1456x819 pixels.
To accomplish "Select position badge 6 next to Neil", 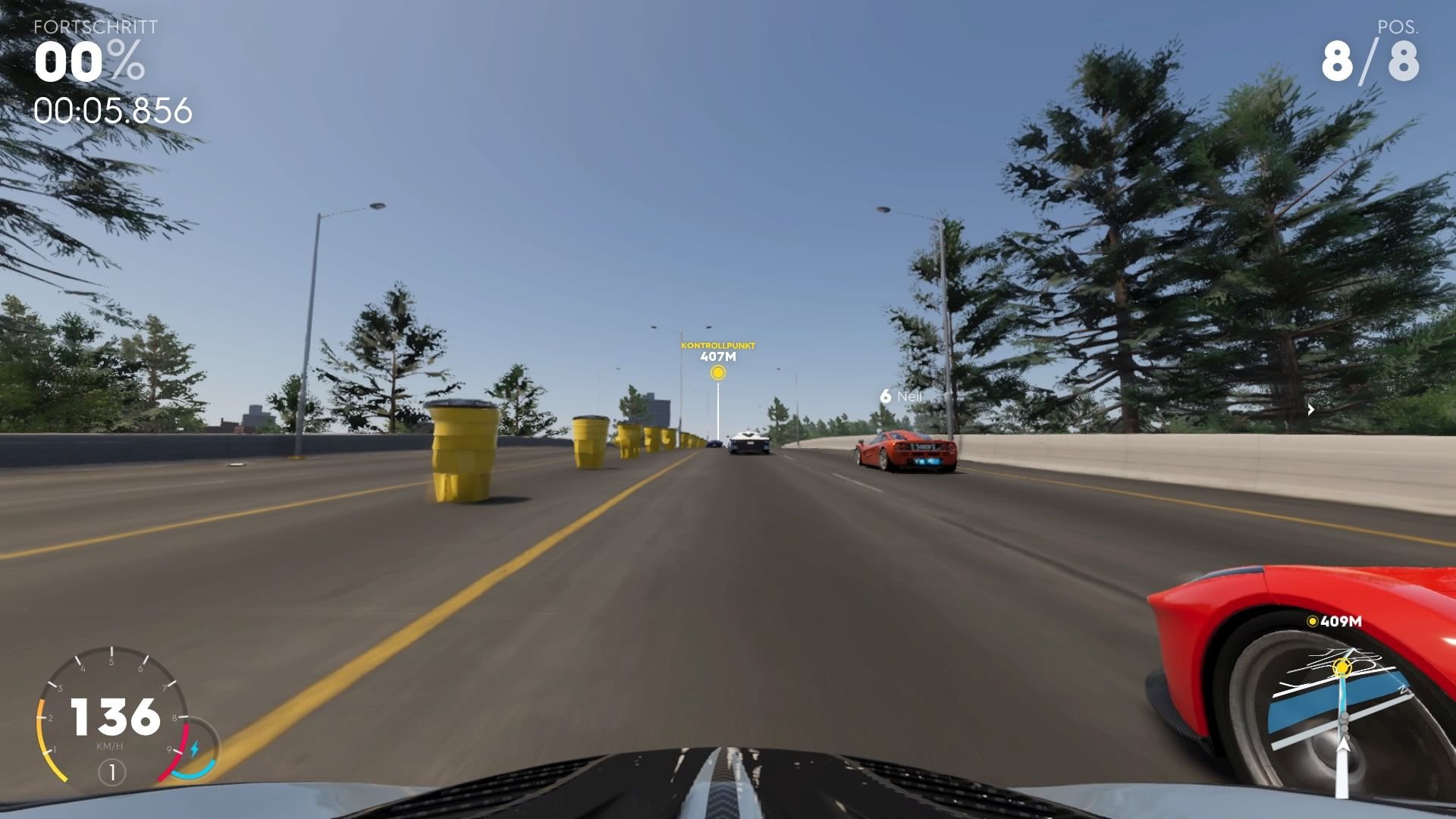I will [885, 395].
